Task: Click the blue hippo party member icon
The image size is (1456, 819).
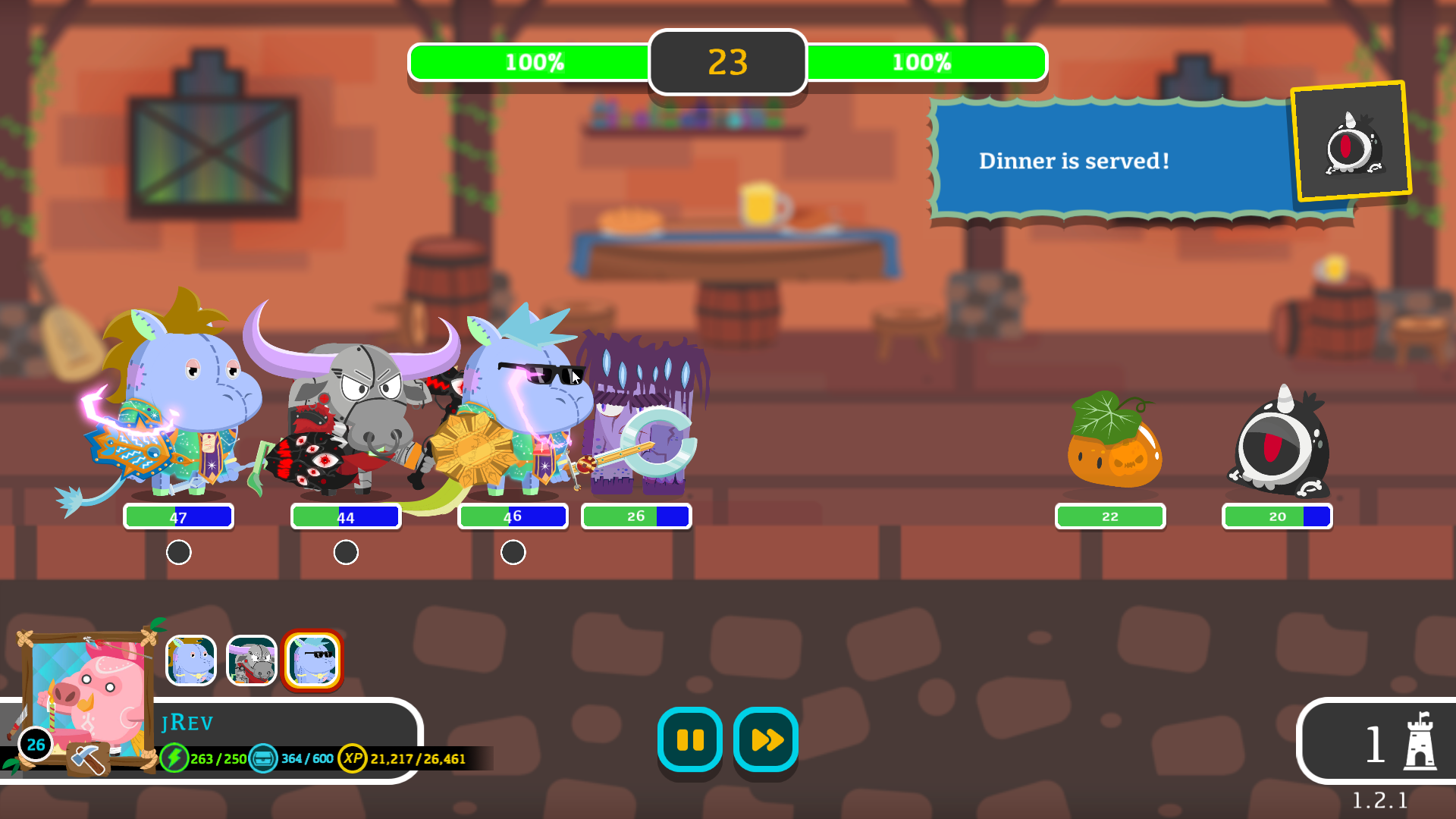Action: [x=190, y=661]
